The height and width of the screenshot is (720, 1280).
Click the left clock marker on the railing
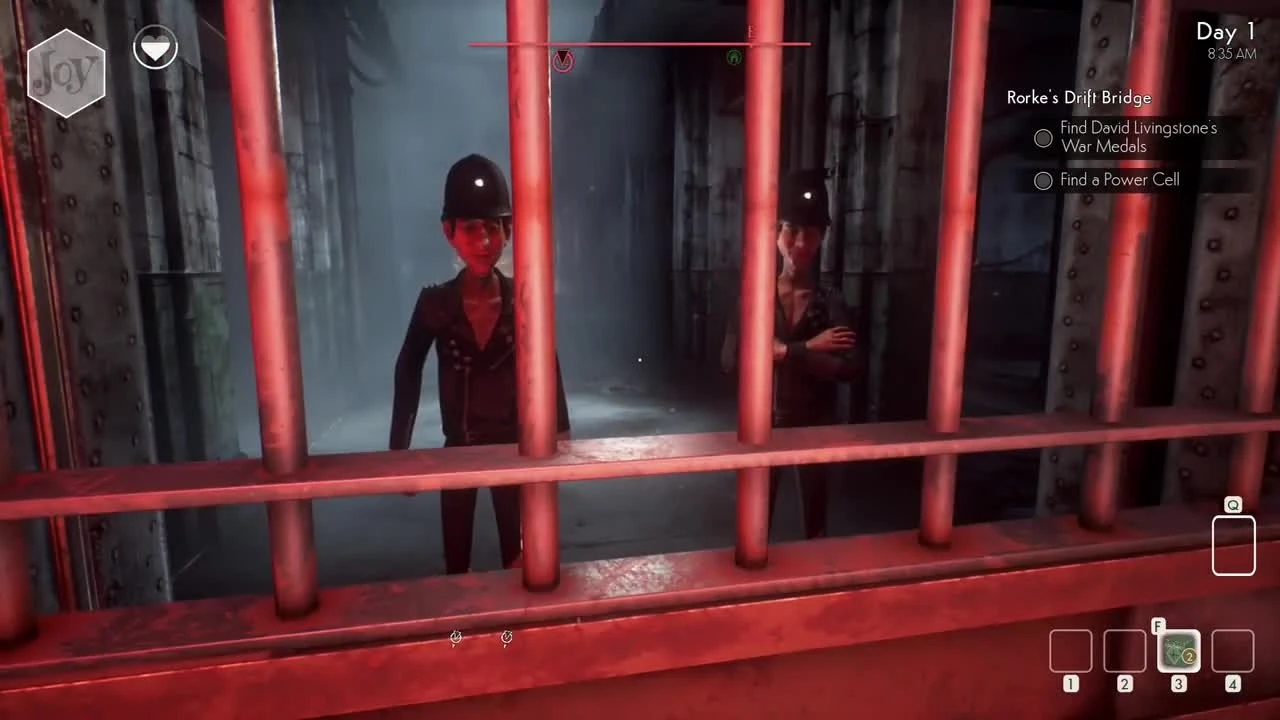click(x=456, y=637)
